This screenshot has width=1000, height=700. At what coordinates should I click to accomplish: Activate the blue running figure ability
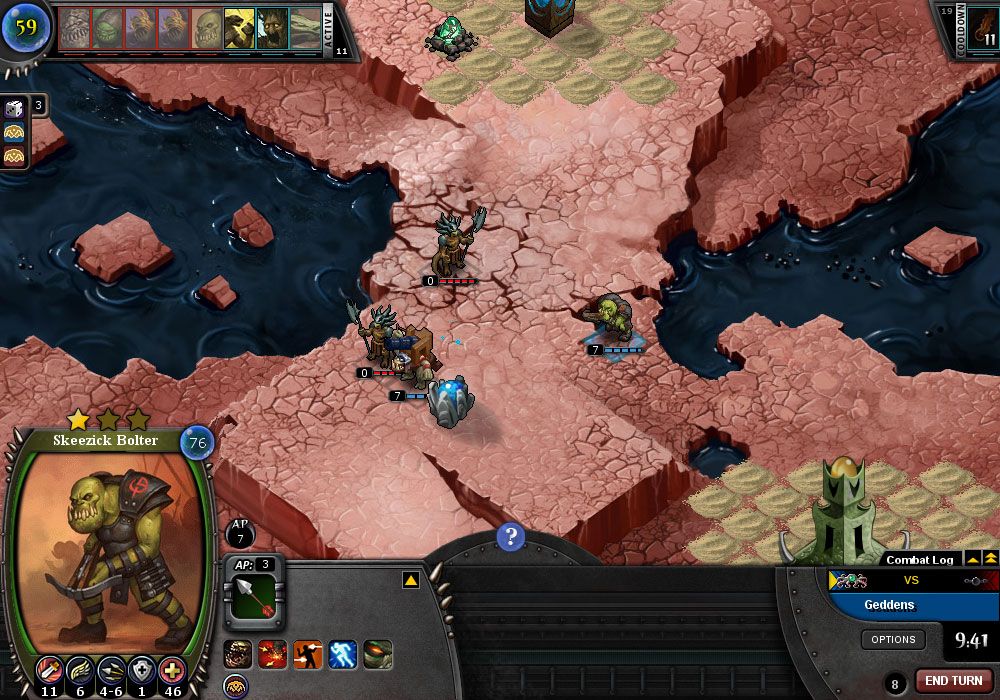[343, 655]
